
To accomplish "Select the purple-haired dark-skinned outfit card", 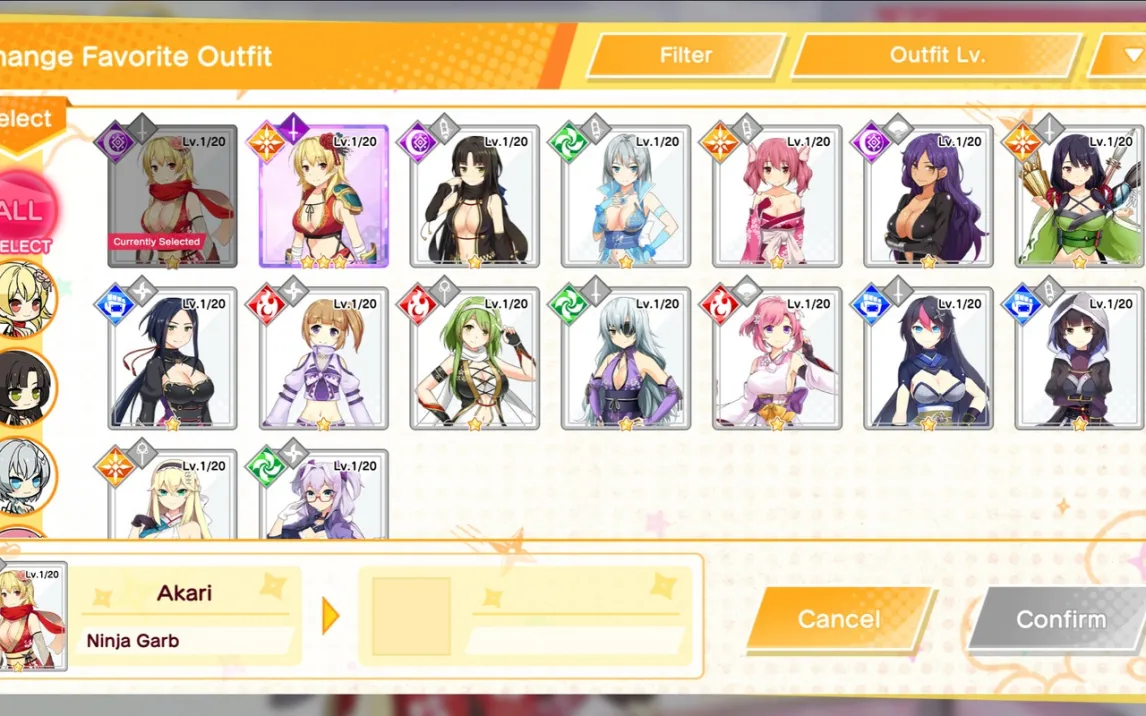I will pyautogui.click(x=928, y=197).
